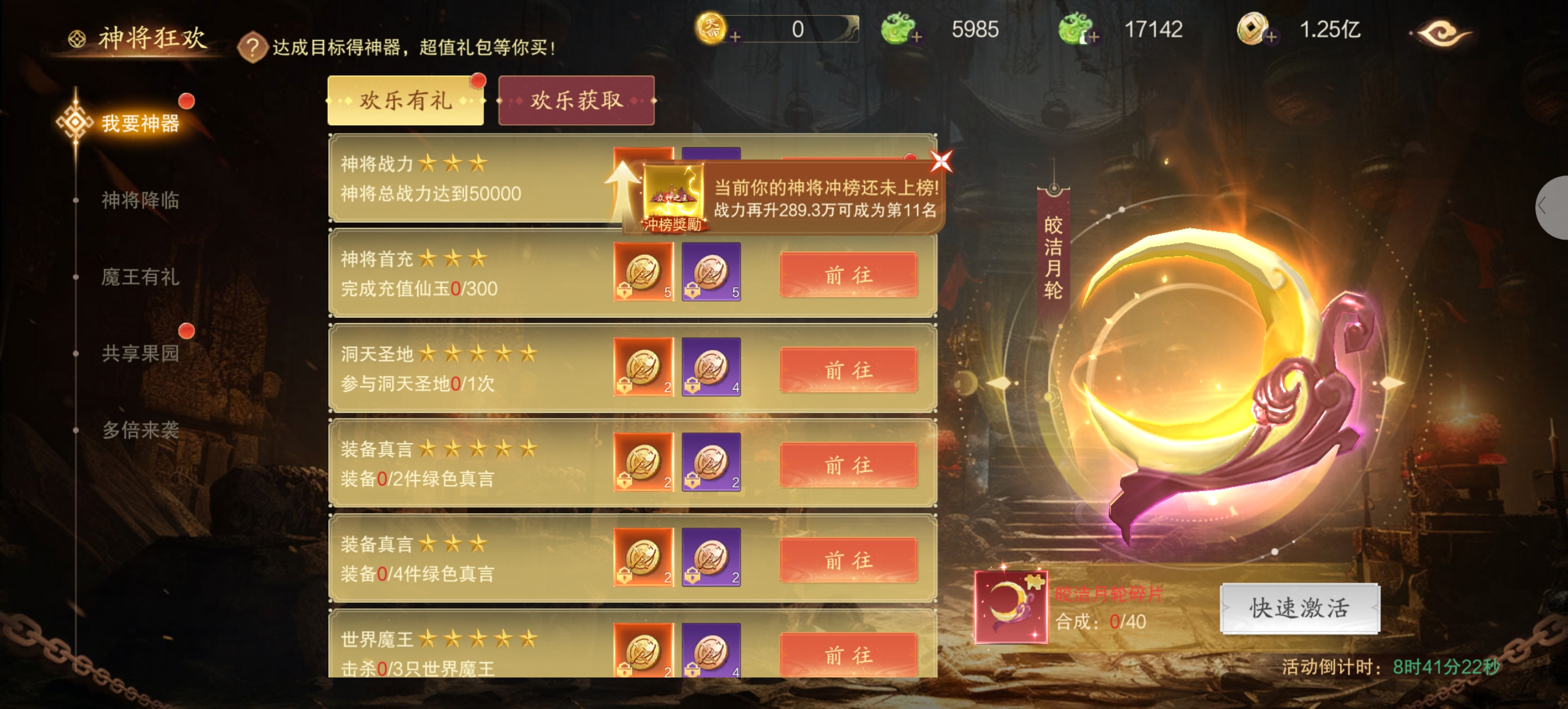Open the question mark help icon
This screenshot has height=709, width=1568.
pos(253,47)
